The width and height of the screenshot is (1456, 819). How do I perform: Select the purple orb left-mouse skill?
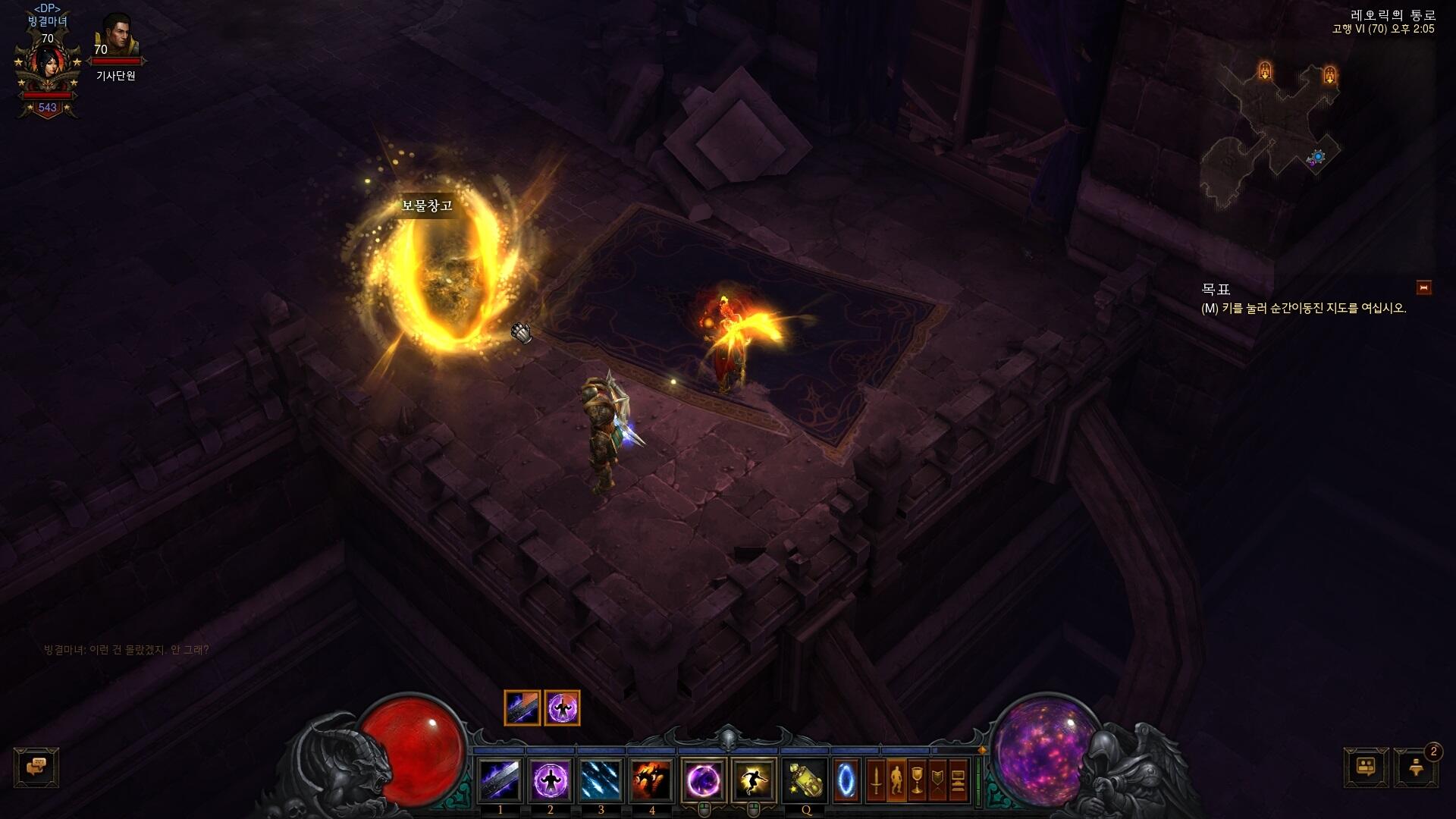pyautogui.click(x=704, y=780)
